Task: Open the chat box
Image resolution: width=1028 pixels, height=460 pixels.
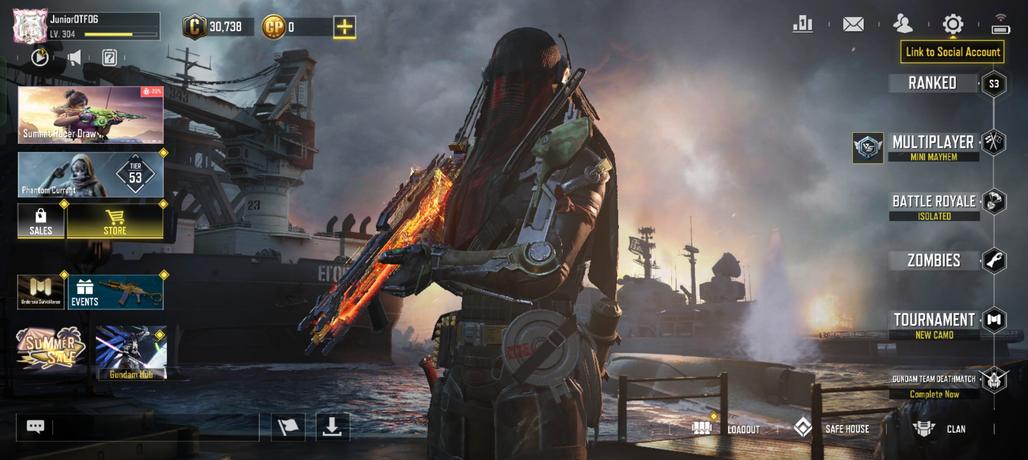Action: coord(36,427)
